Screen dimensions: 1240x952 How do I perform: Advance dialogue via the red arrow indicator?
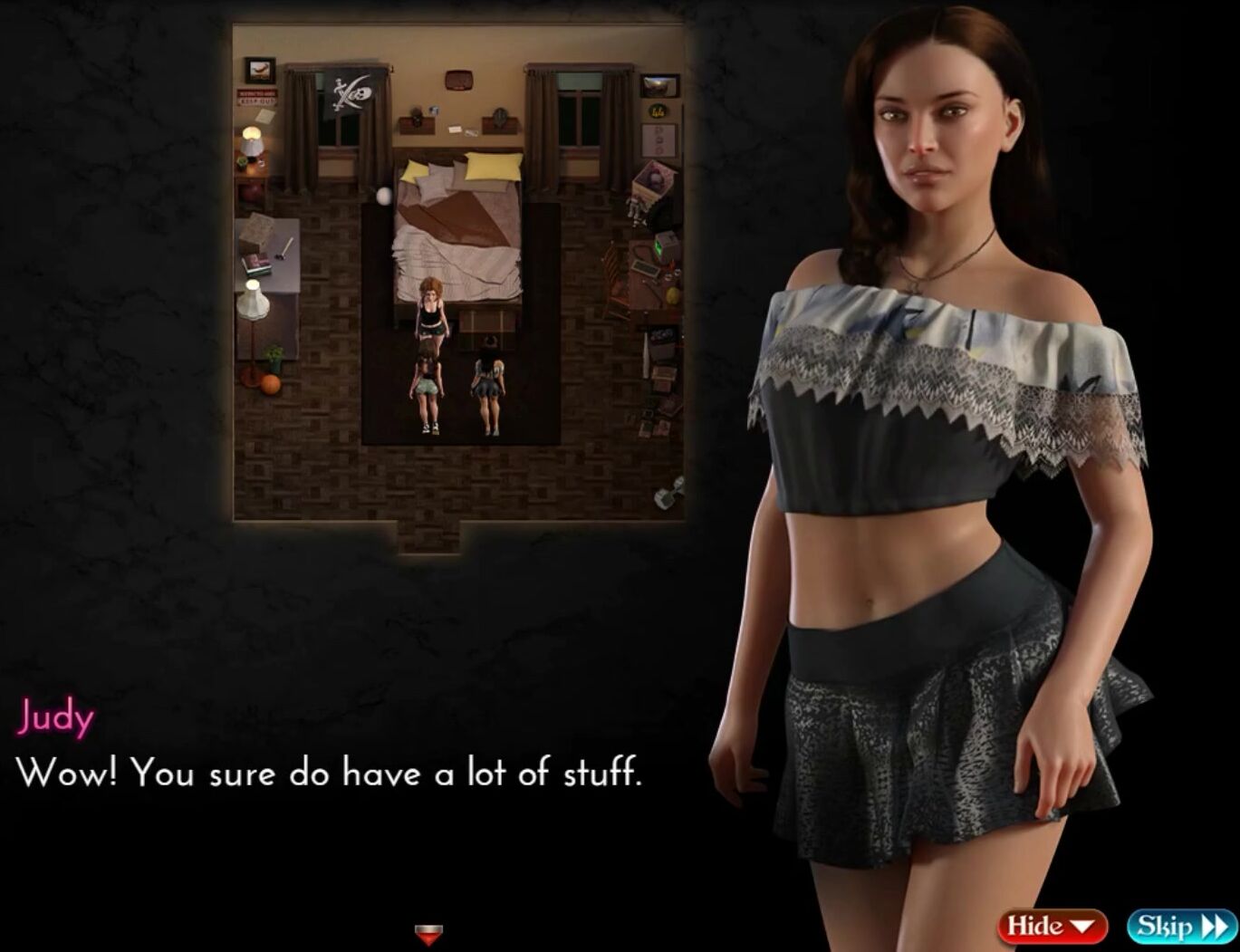click(428, 933)
